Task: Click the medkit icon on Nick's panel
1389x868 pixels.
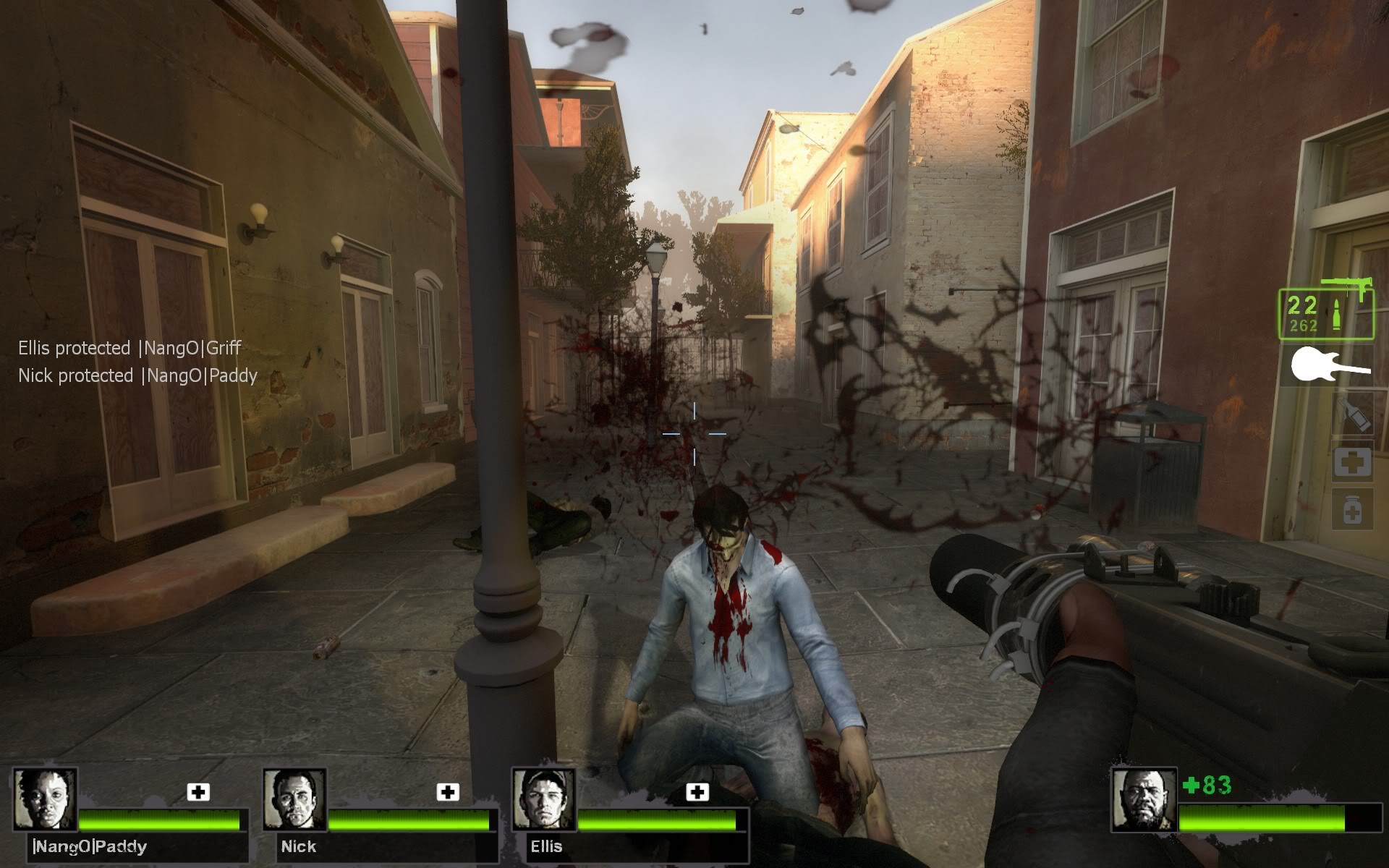Action: point(448,792)
